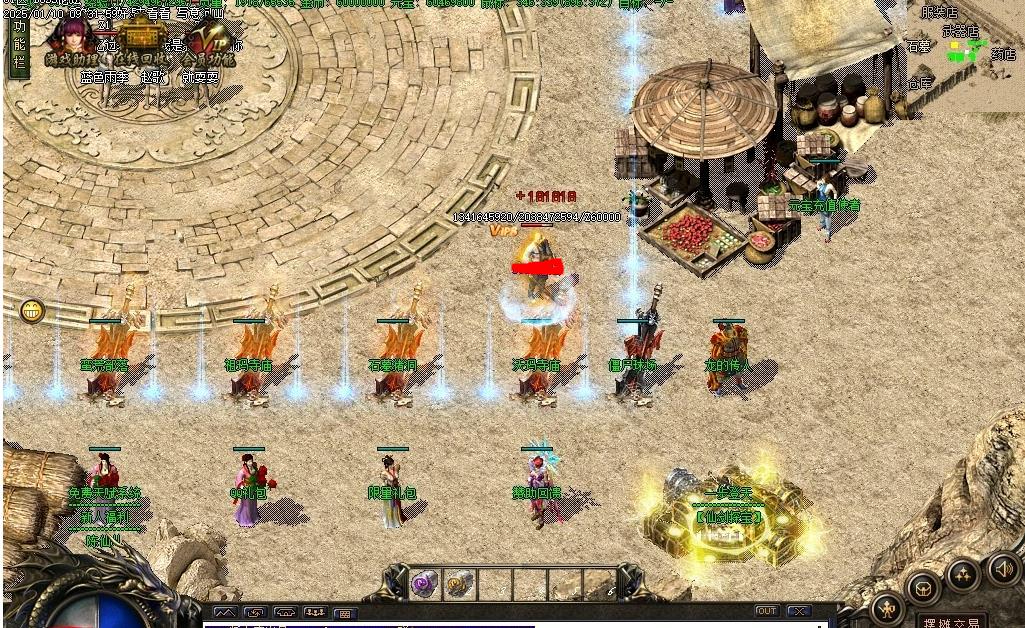Screen dimensions: 1025x628
Task: Select 石墓 label on the minimap
Action: coord(918,46)
